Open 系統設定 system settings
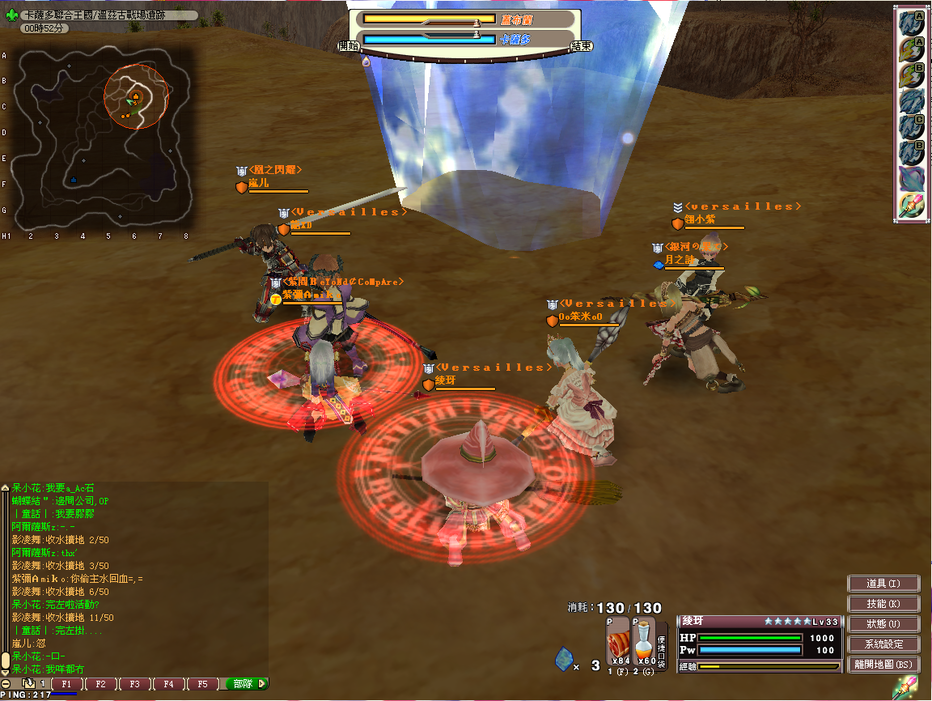 (883, 644)
